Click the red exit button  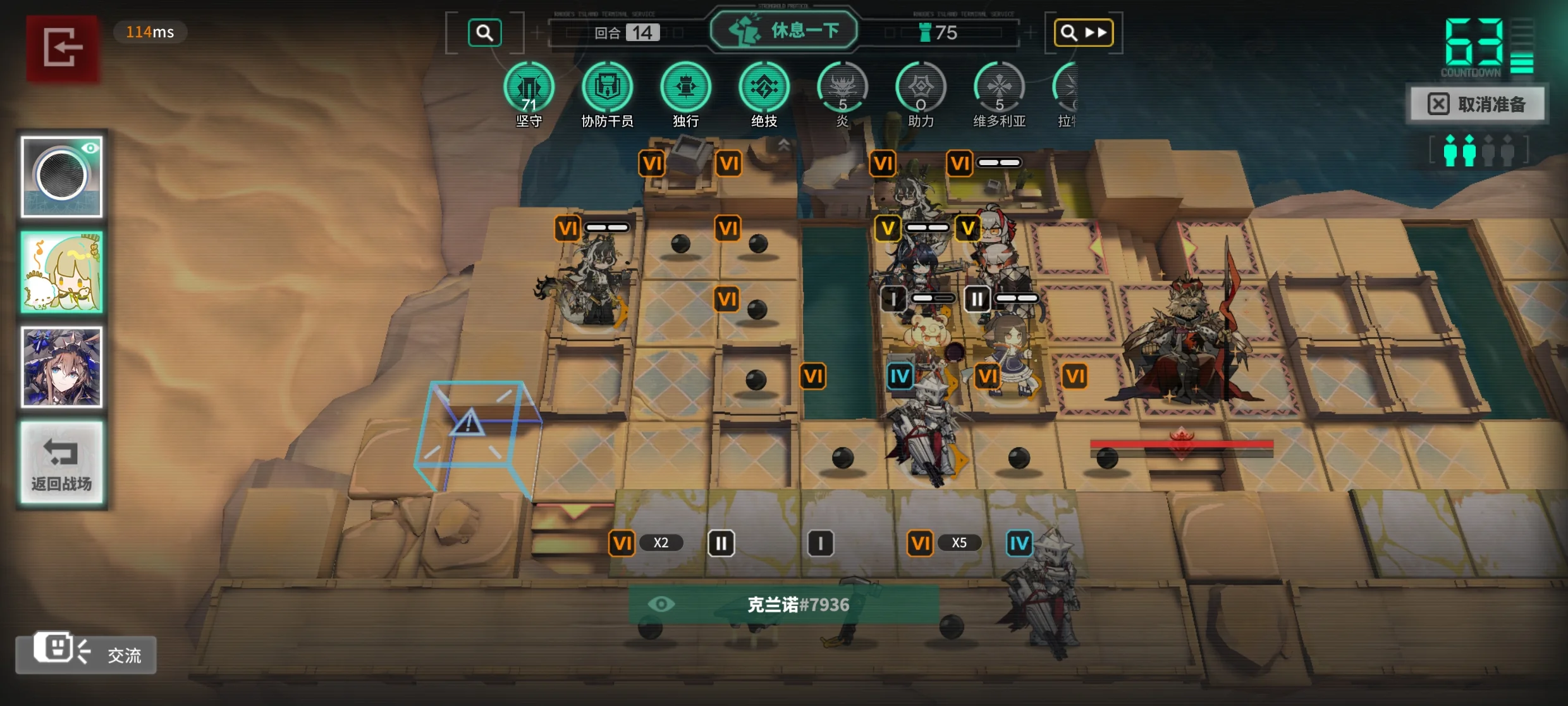coord(62,48)
